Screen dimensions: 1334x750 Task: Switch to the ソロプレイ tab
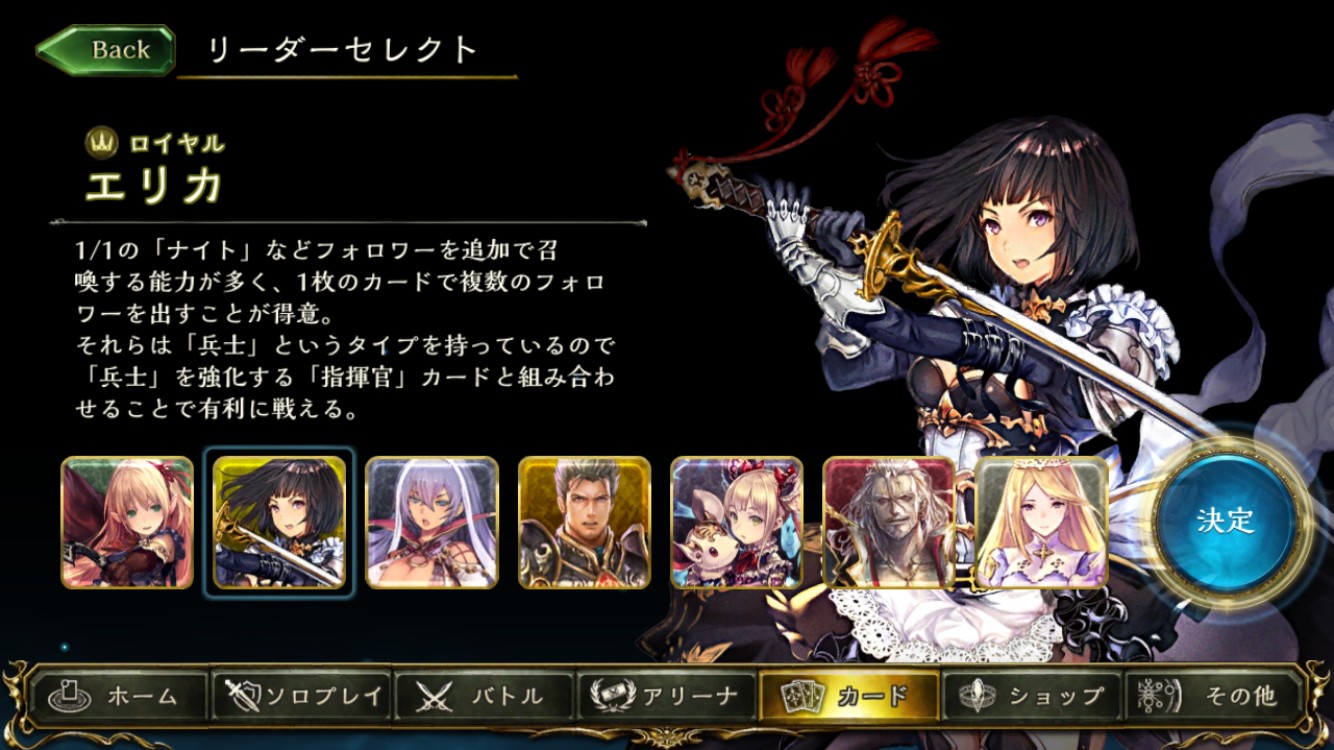coord(302,696)
